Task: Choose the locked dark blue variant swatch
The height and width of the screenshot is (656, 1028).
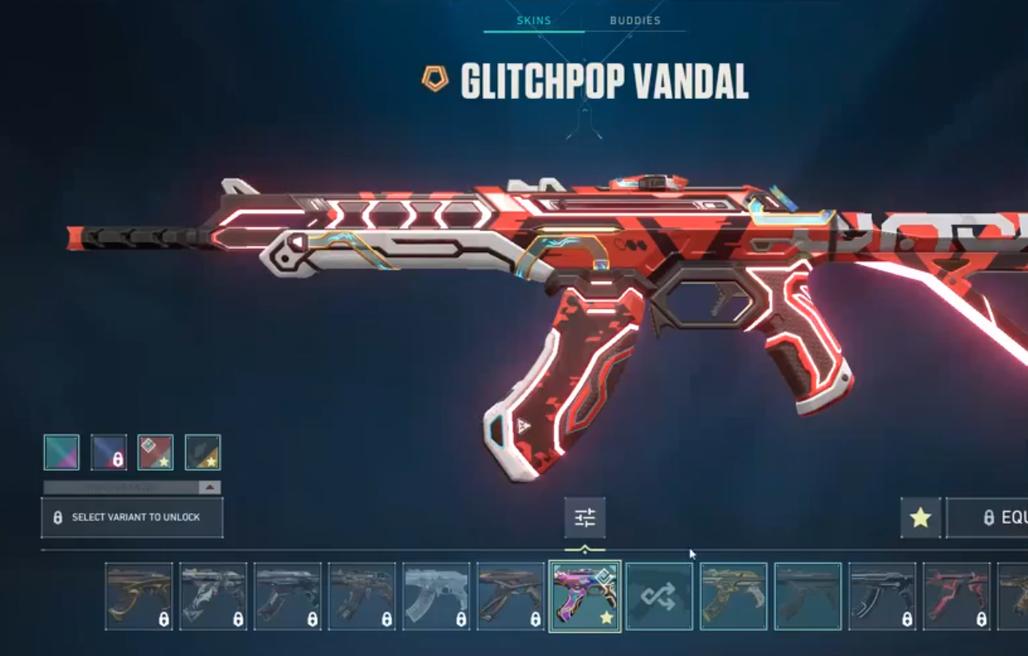Action: pyautogui.click(x=109, y=452)
